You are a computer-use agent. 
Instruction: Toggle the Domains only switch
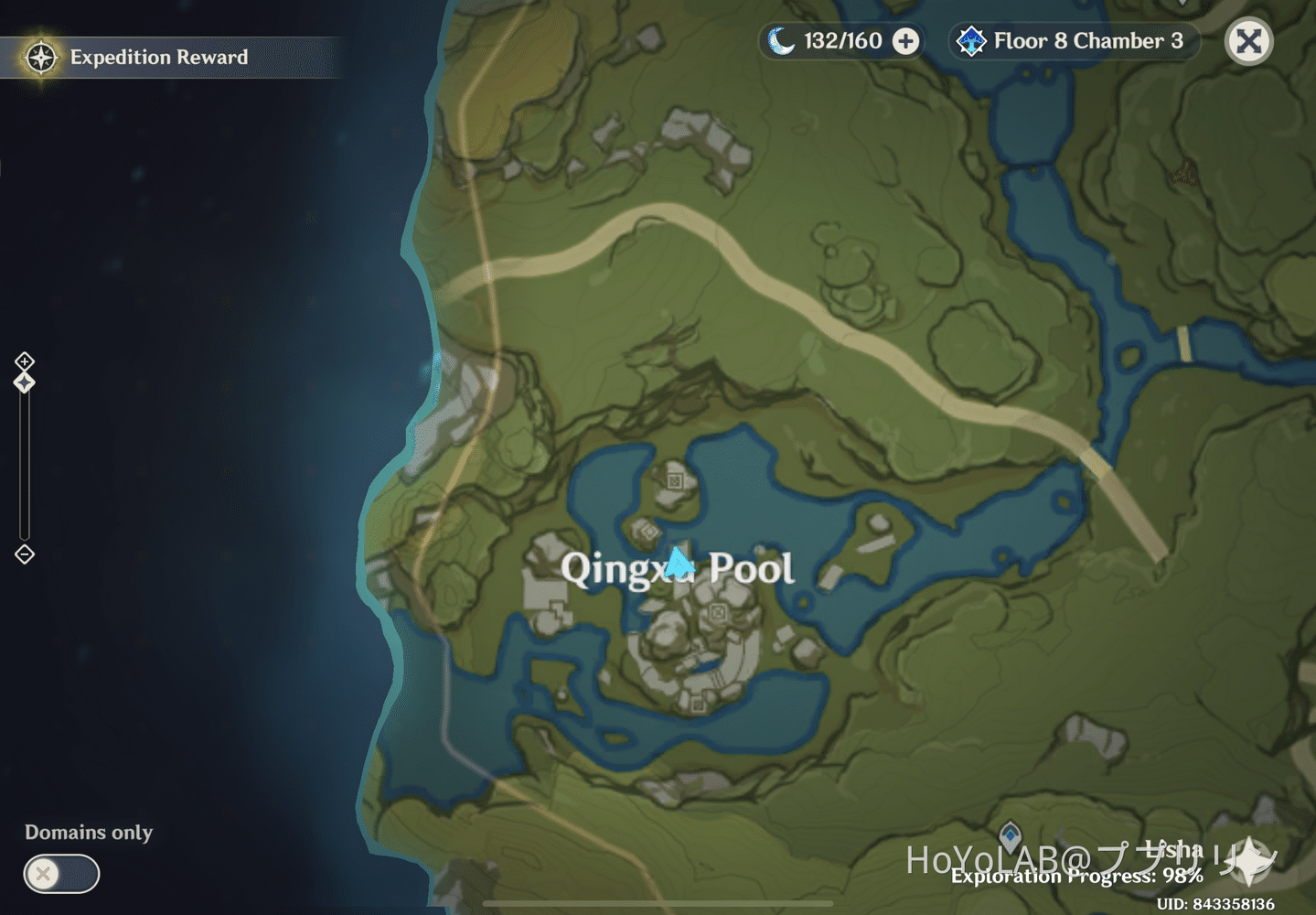tap(60, 875)
